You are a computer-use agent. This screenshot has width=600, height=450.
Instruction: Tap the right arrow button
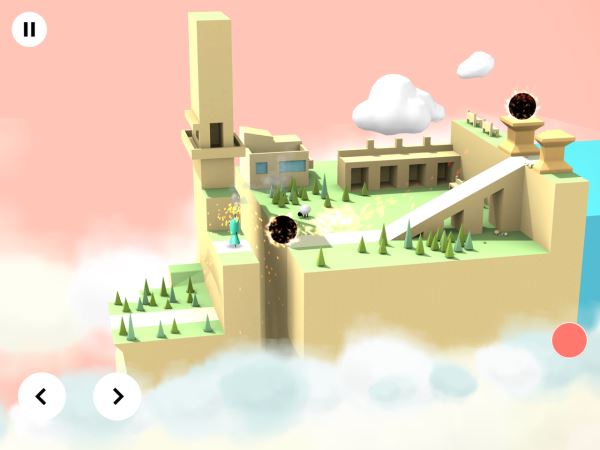click(x=117, y=396)
